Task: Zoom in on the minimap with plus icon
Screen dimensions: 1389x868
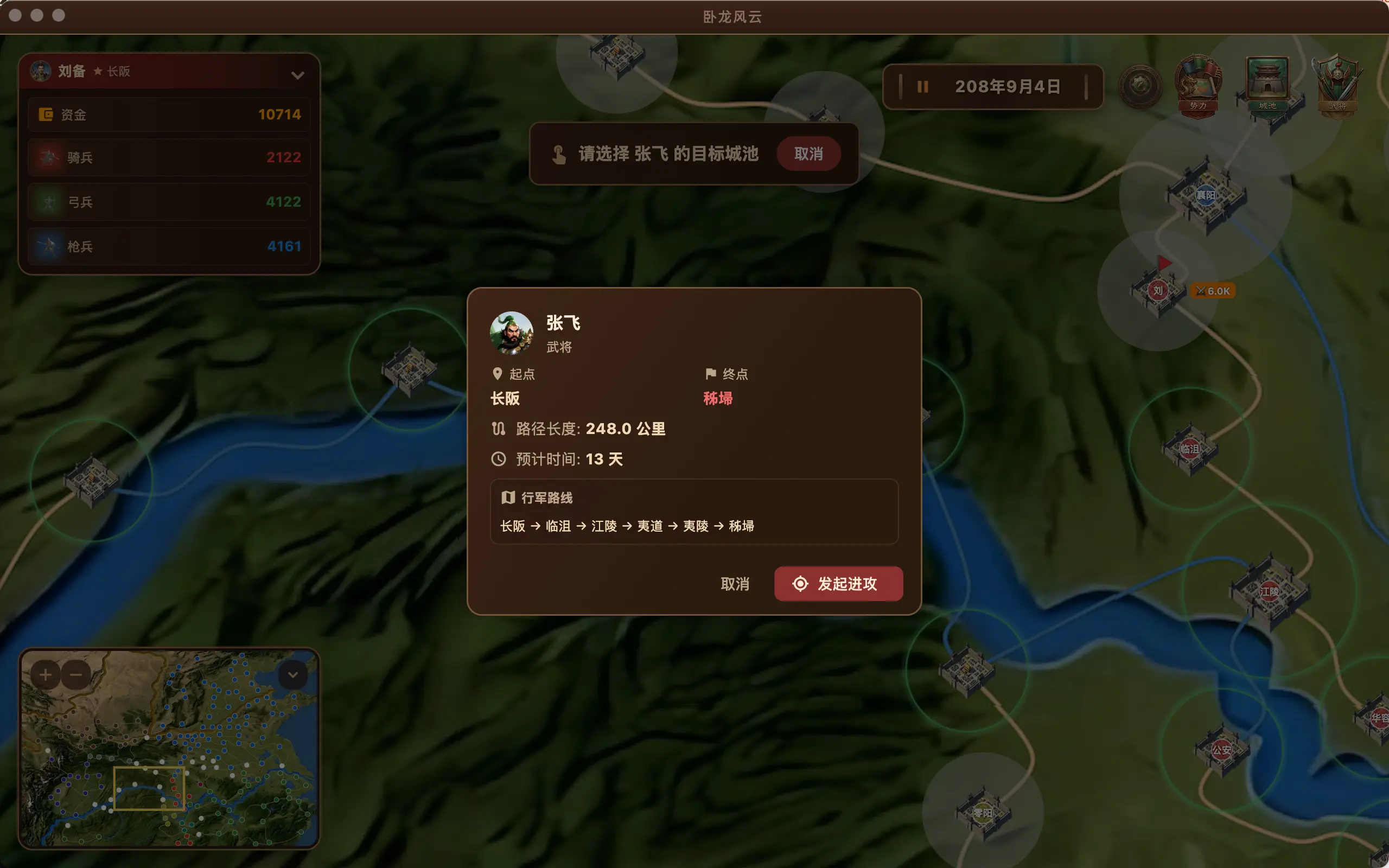Action: 46,674
